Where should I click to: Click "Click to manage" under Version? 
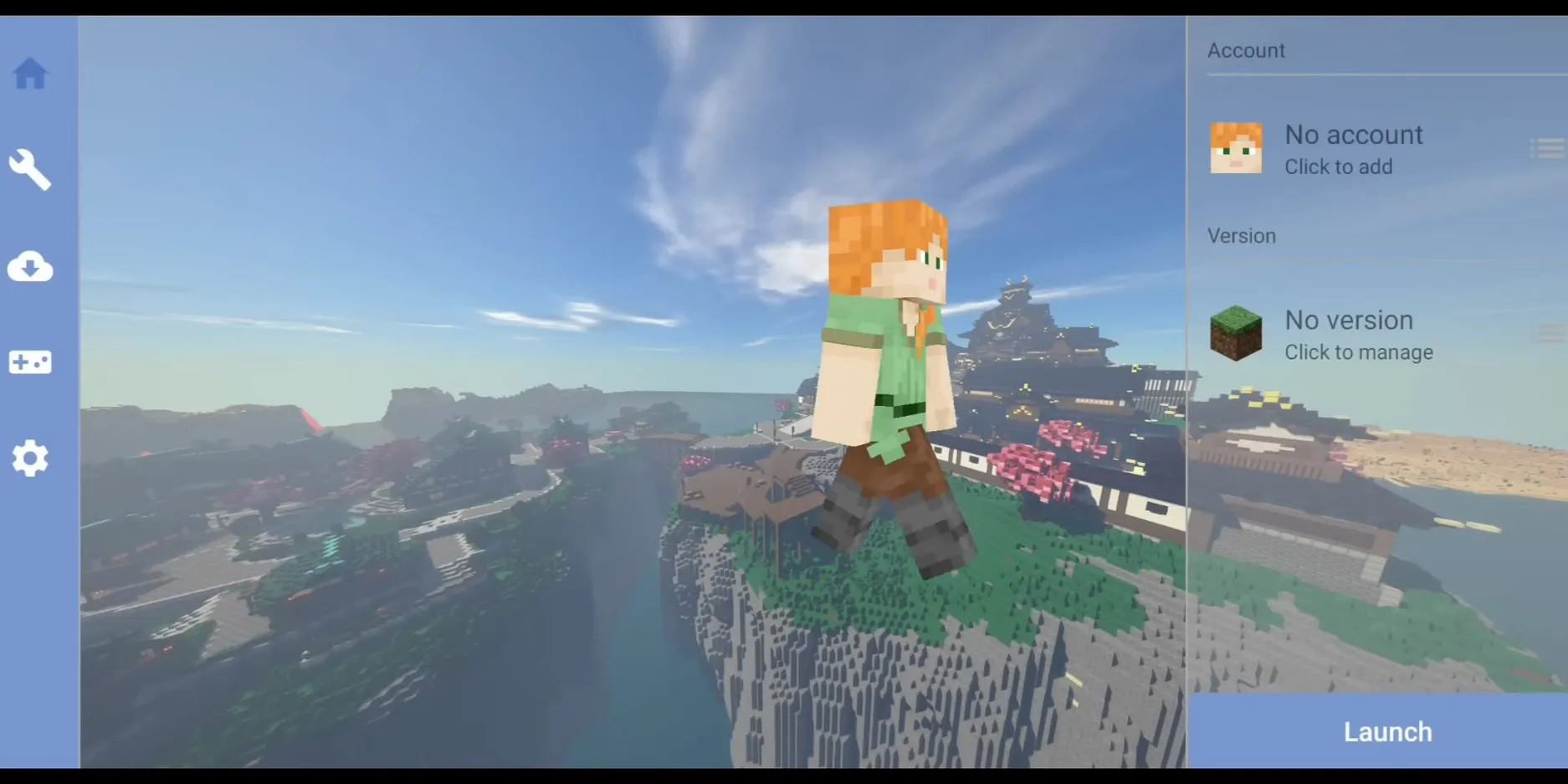(1358, 352)
